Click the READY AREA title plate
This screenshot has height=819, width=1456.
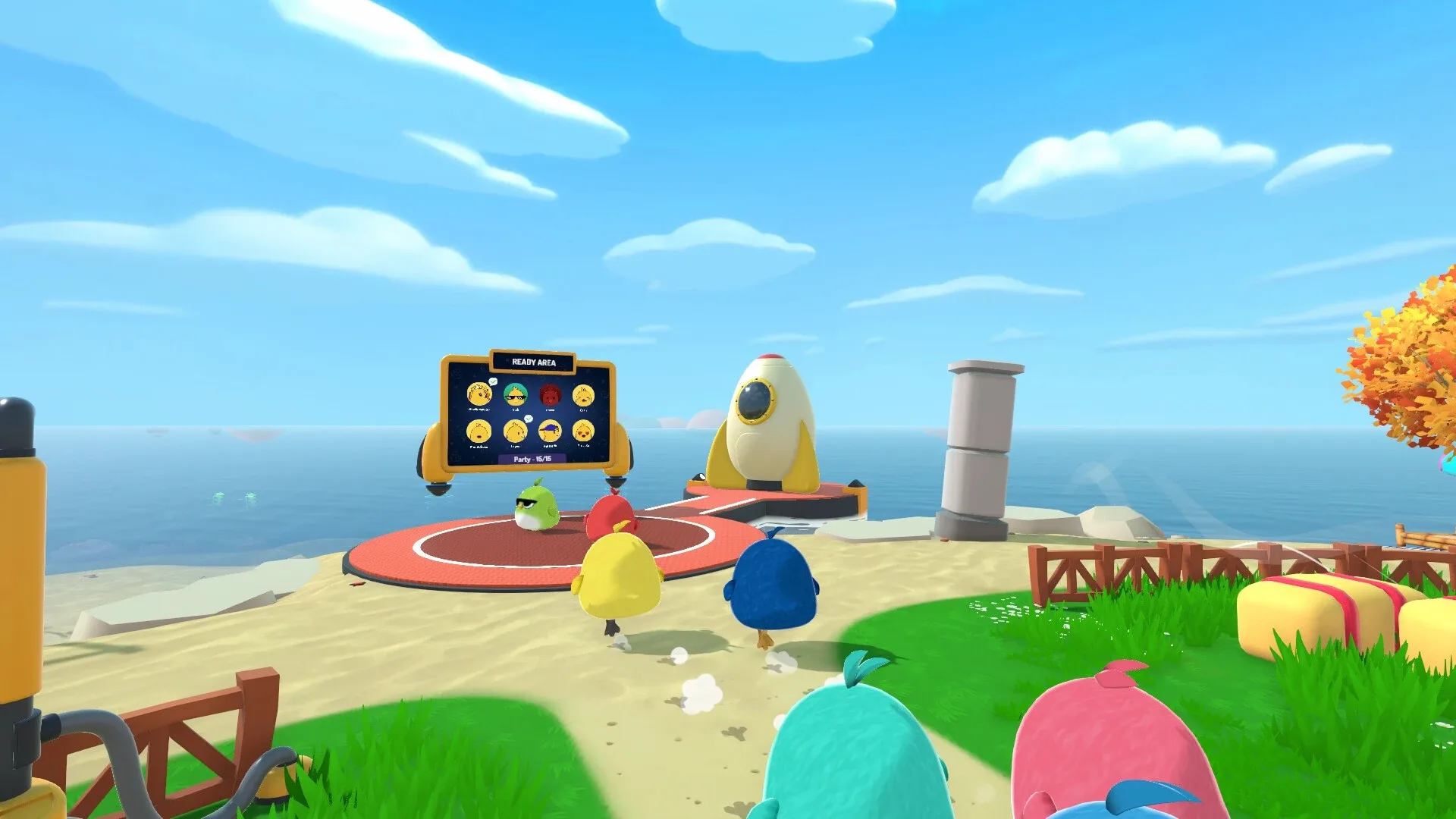[x=535, y=362]
